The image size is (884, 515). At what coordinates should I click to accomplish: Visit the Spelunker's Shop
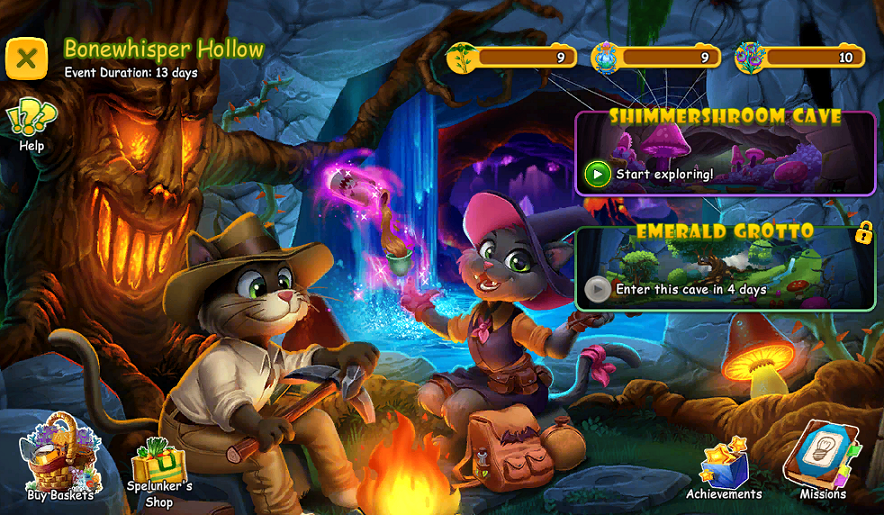coord(159,470)
